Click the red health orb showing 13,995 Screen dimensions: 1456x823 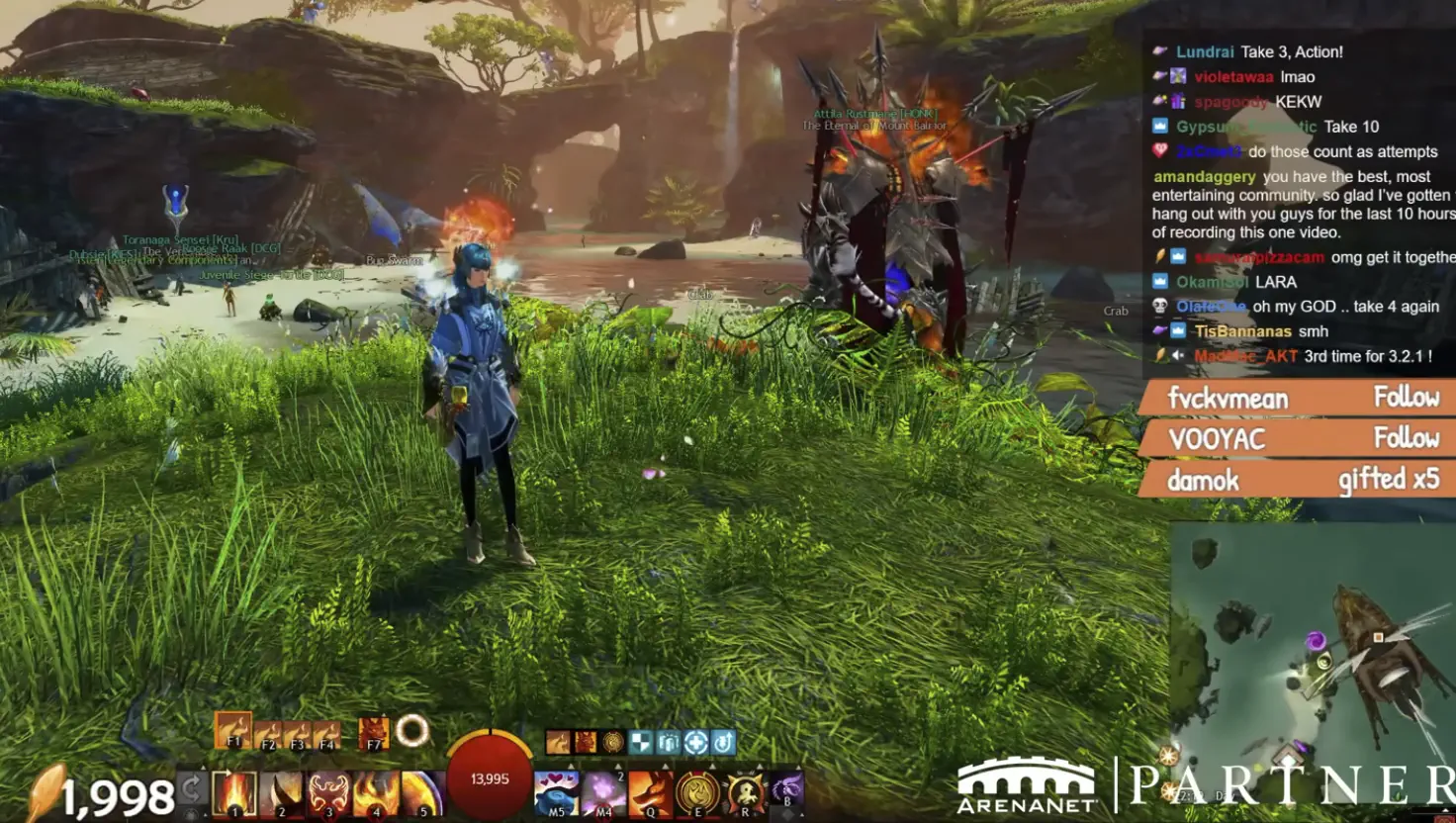489,777
